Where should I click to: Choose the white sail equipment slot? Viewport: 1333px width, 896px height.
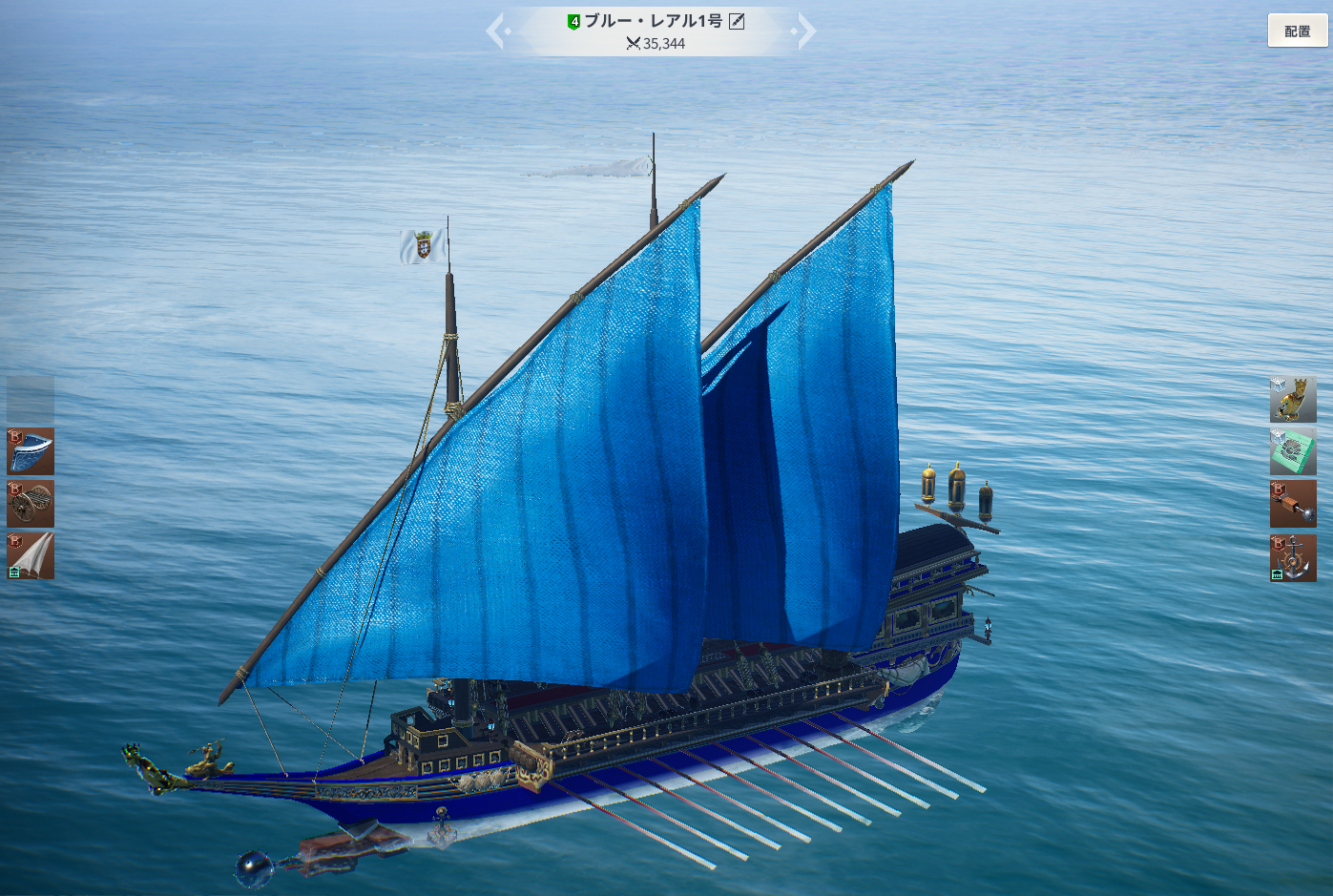coord(31,555)
